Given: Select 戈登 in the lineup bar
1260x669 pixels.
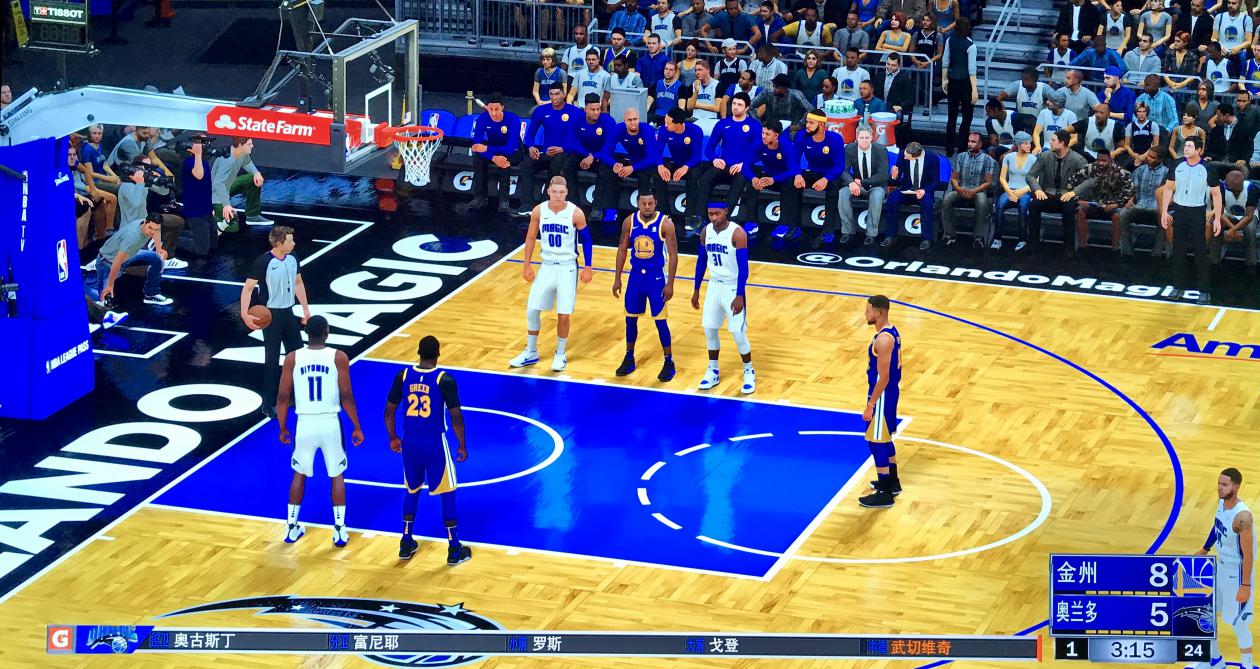Looking at the screenshot, I should coord(723,645).
